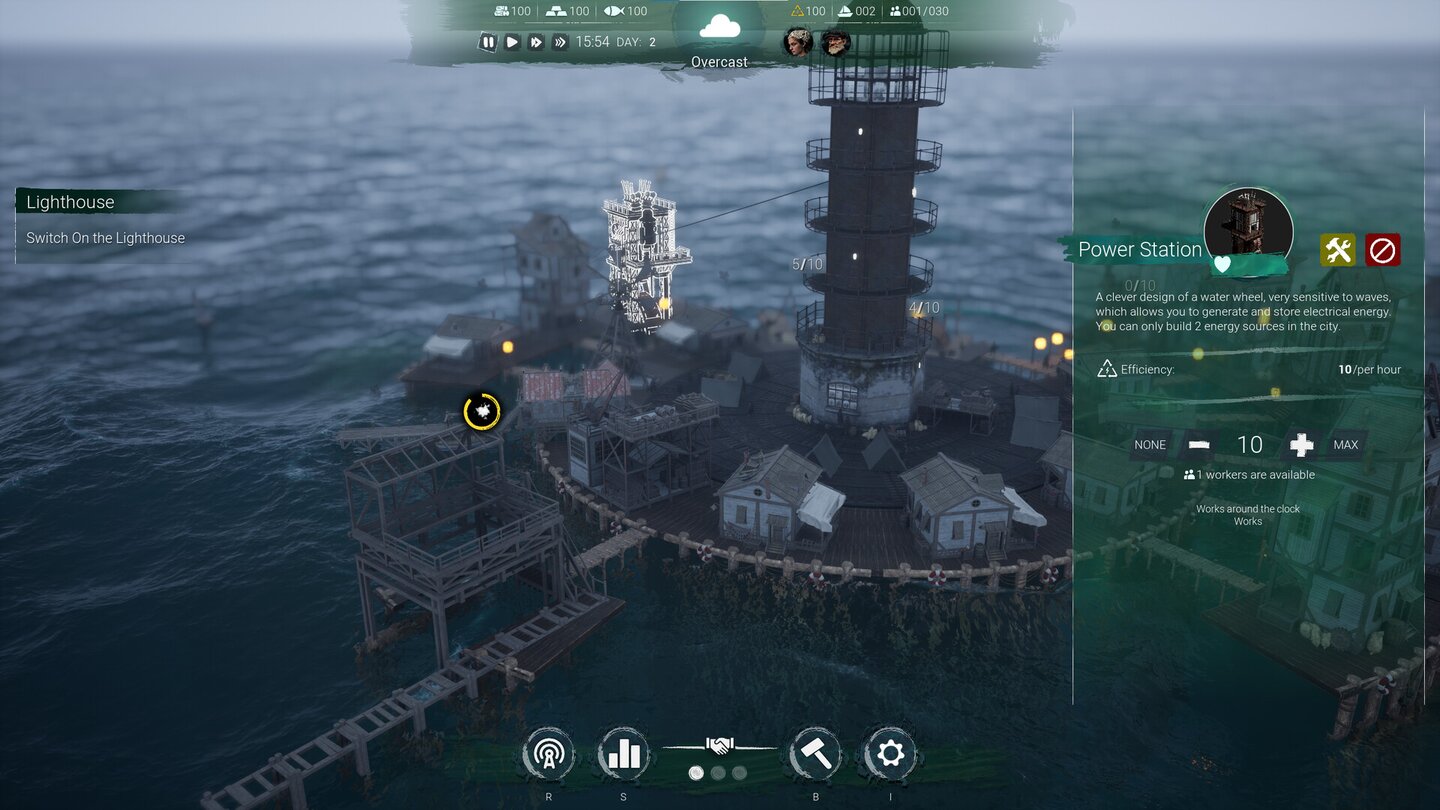Image resolution: width=1440 pixels, height=810 pixels.
Task: Assign MAX workers to Power Station
Action: (1346, 445)
